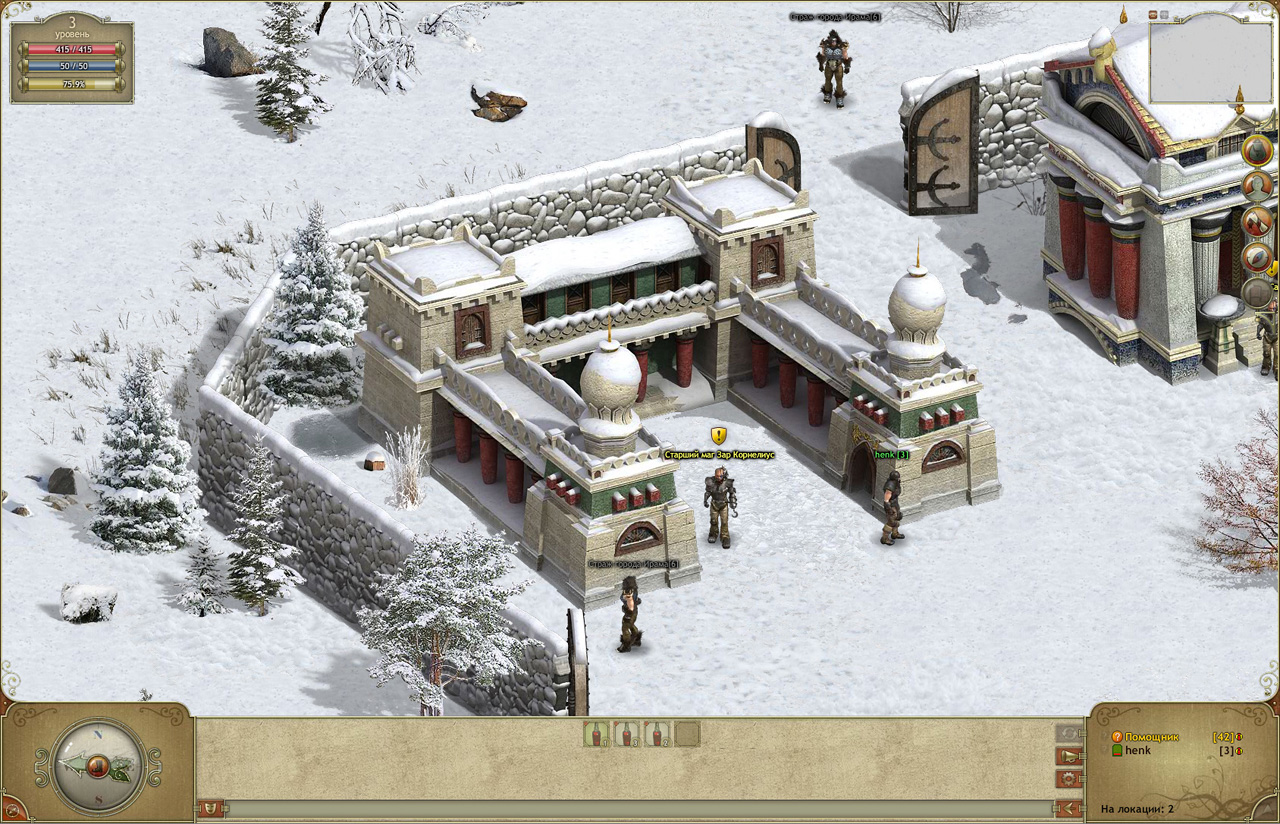Image resolution: width=1280 pixels, height=824 pixels.
Task: Use the red potion stacked with 3
Action: [x=627, y=734]
